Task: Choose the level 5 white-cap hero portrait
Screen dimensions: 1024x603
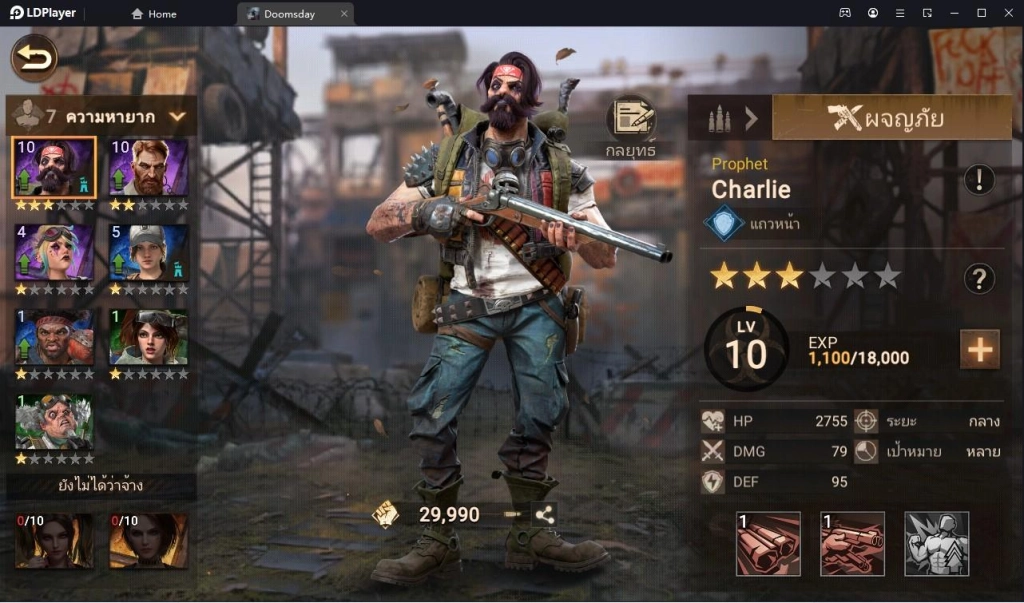Action: 148,252
